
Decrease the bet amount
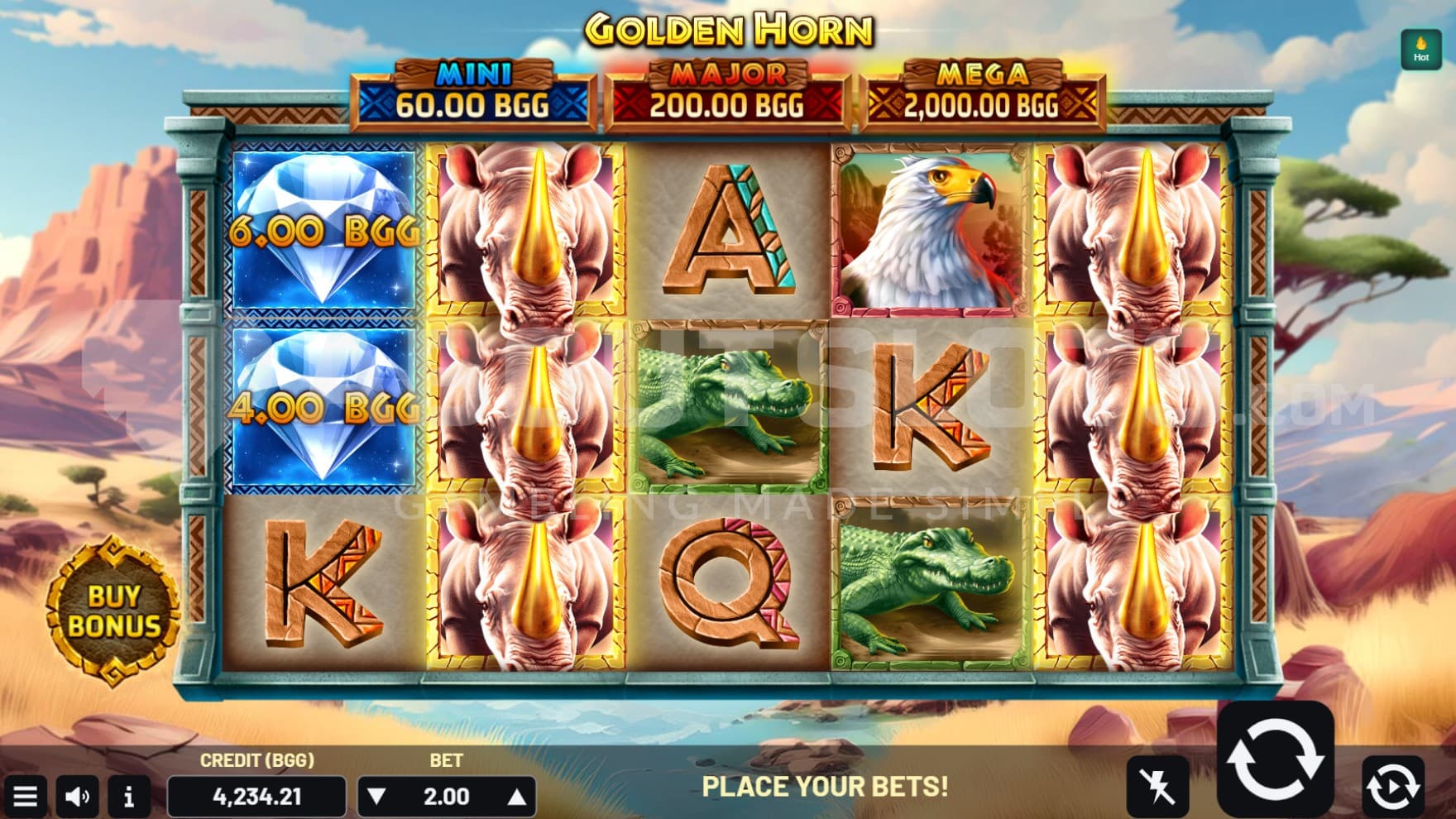376,797
